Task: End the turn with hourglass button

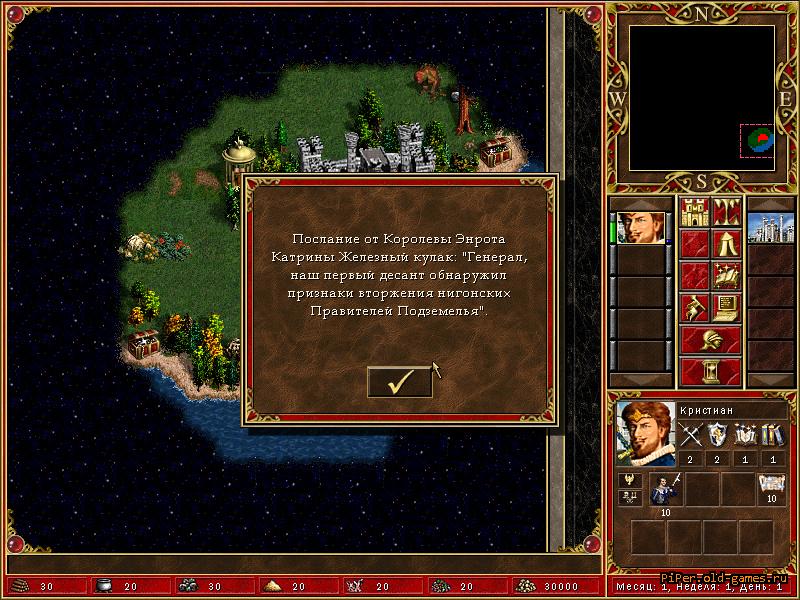Action: point(710,370)
